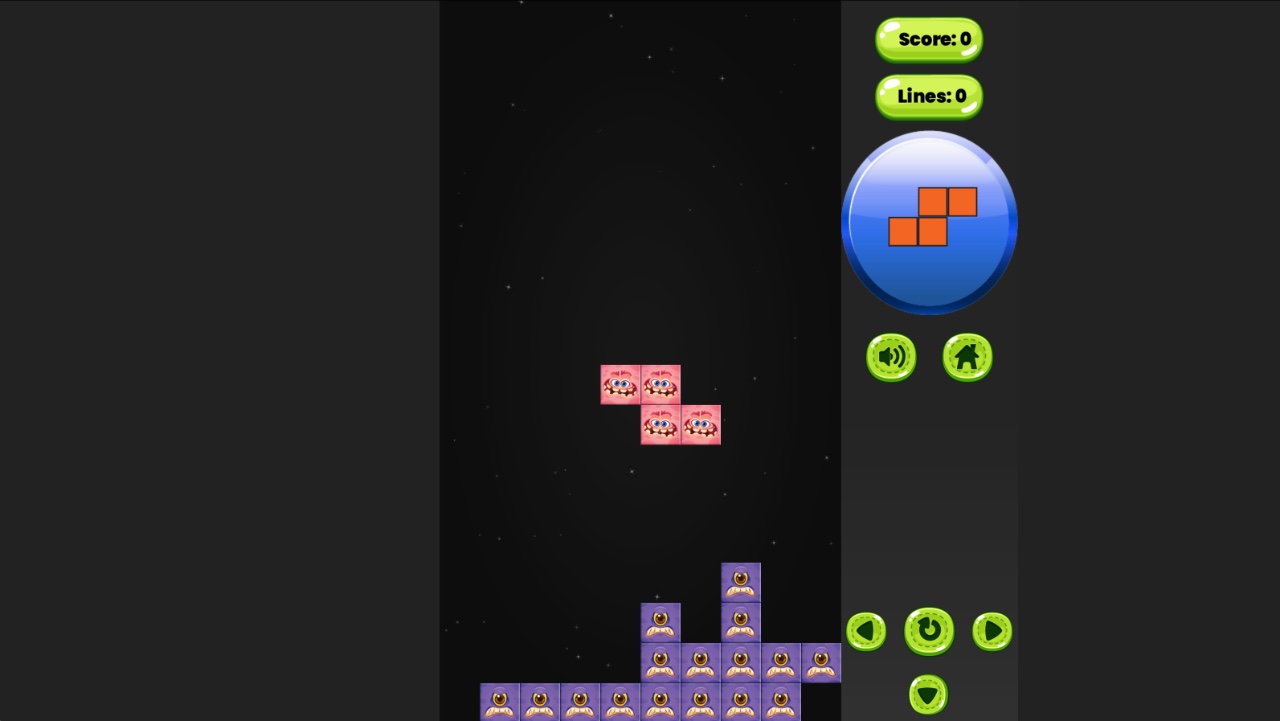Click the Score: 0 badge
This screenshot has width=1280, height=721.
pos(928,40)
